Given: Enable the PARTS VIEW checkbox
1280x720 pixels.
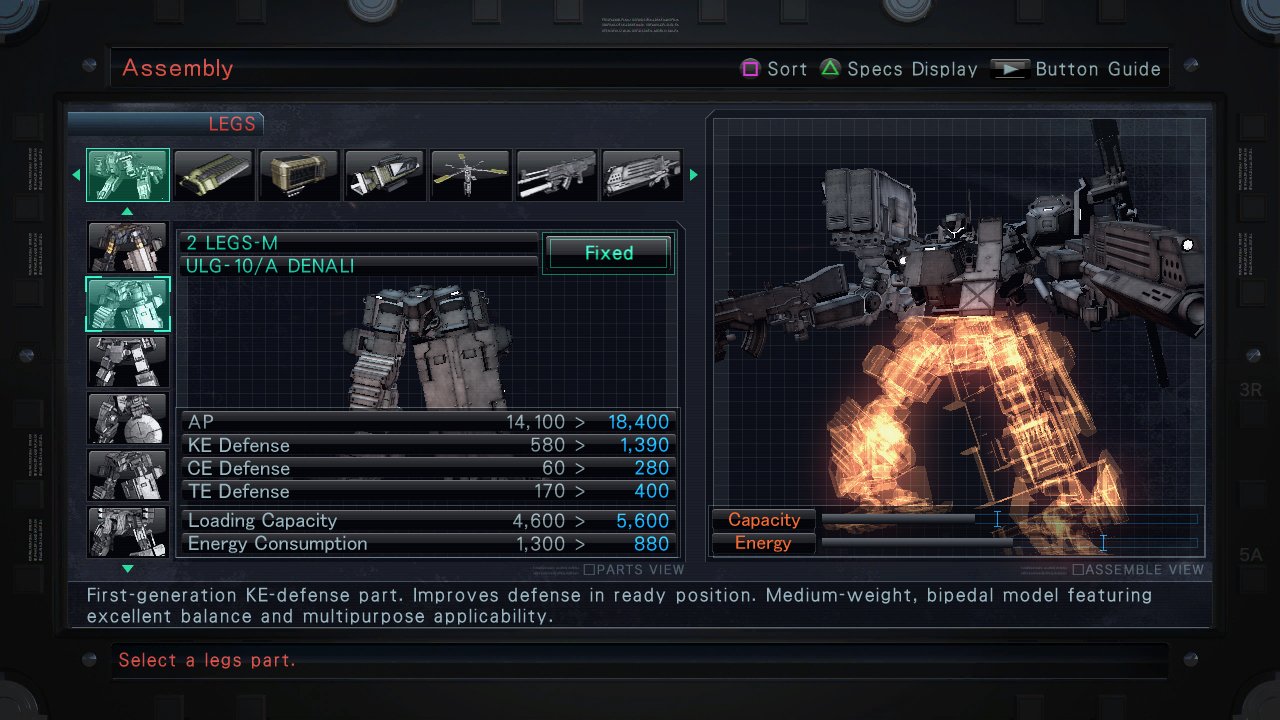Looking at the screenshot, I should pyautogui.click(x=588, y=569).
